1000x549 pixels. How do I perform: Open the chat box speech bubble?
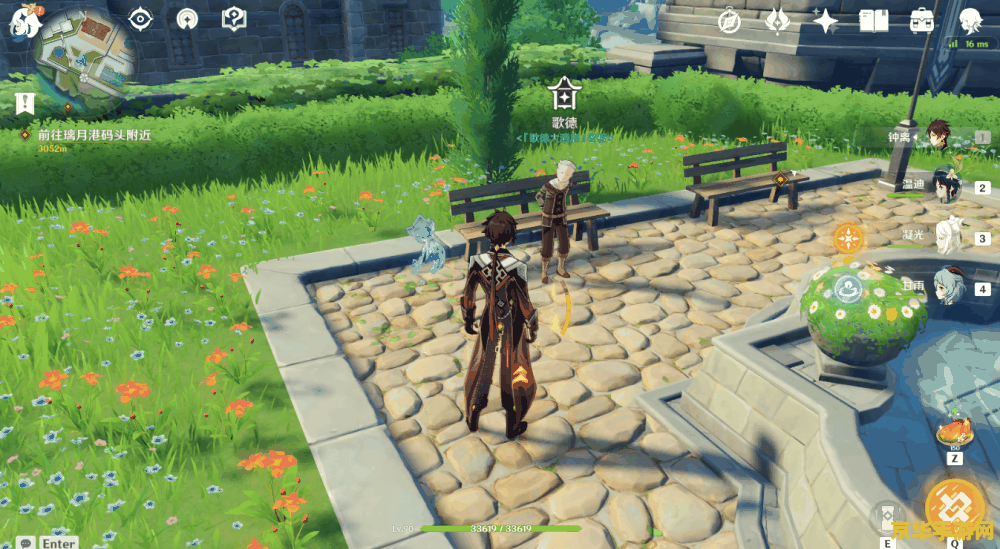[23, 542]
